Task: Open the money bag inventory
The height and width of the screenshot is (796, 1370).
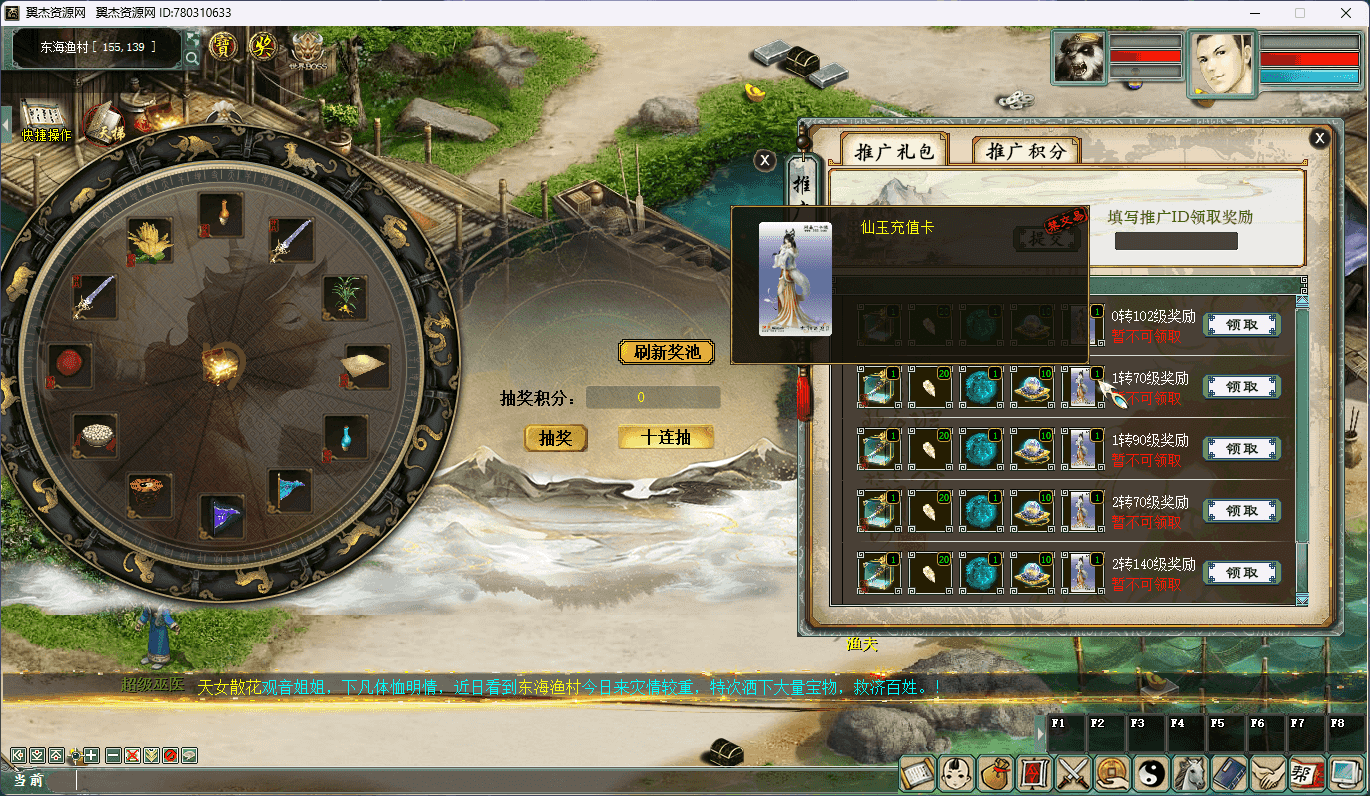Action: [995, 772]
